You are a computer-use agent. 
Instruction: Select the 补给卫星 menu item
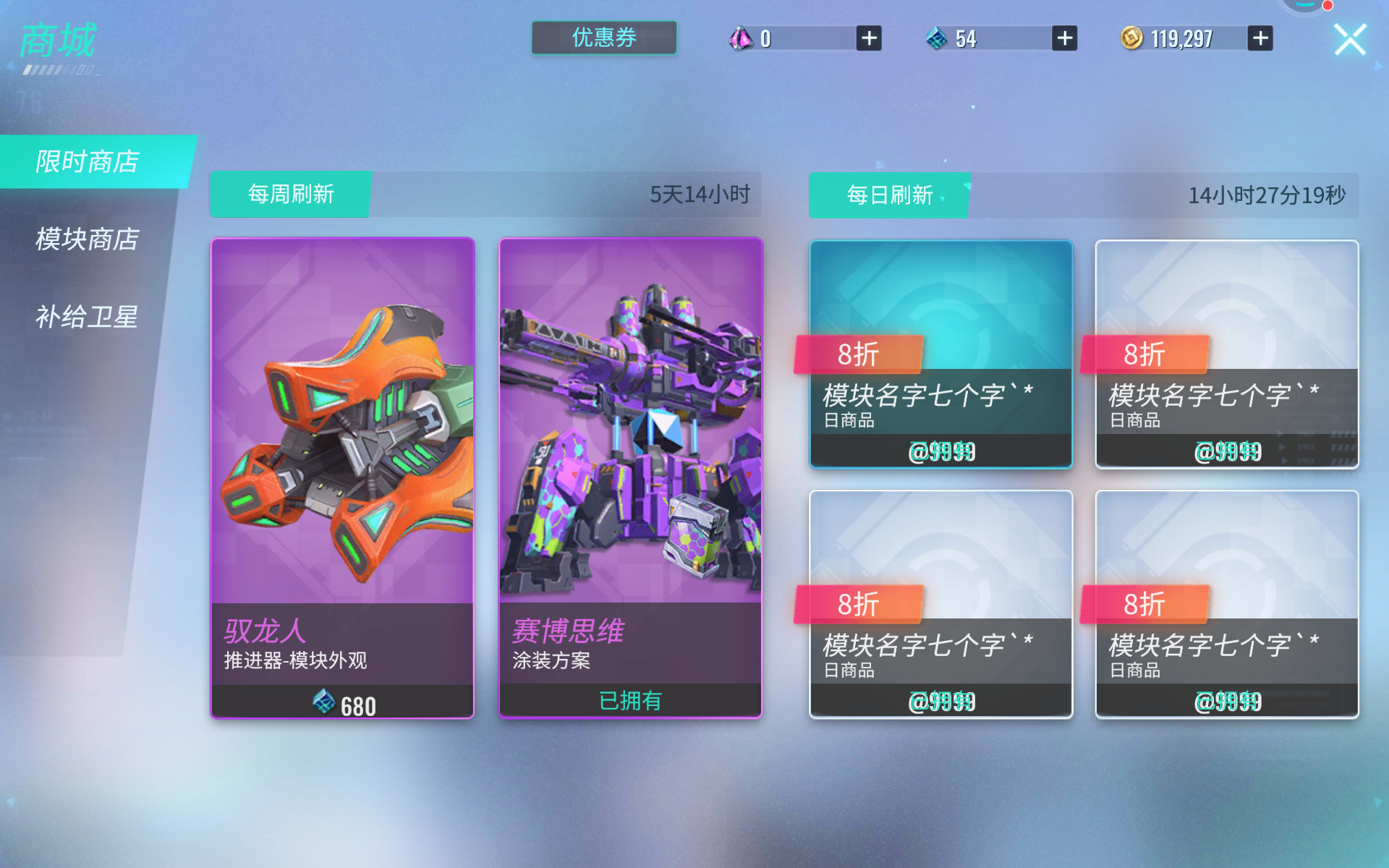coord(87,317)
